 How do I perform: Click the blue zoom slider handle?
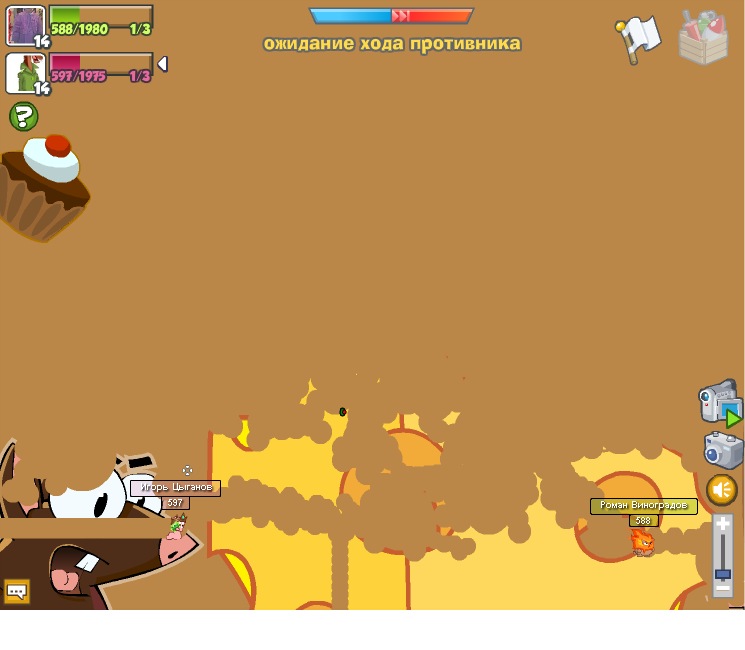(x=723, y=574)
